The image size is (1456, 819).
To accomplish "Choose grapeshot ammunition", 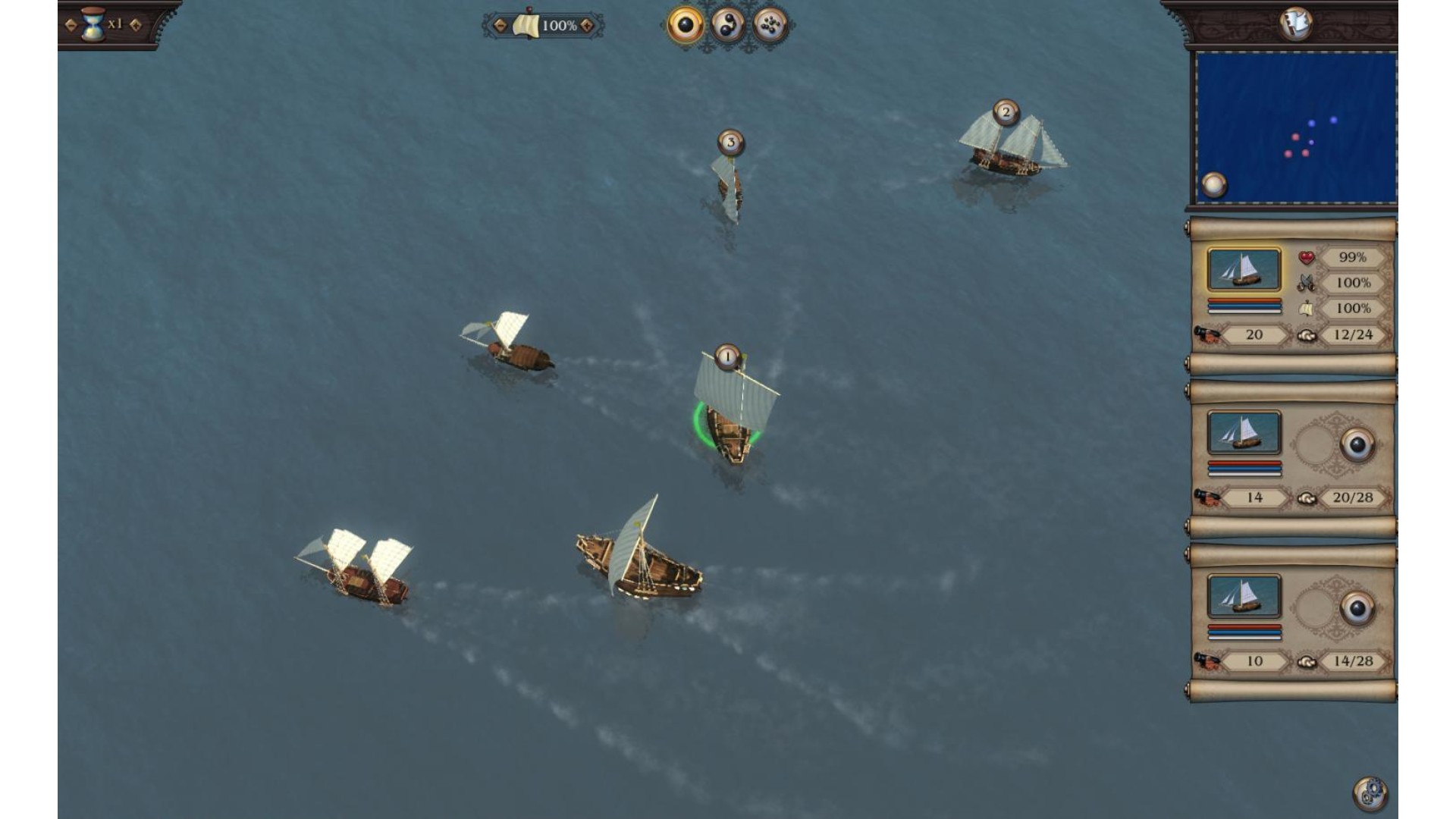I will click(770, 26).
